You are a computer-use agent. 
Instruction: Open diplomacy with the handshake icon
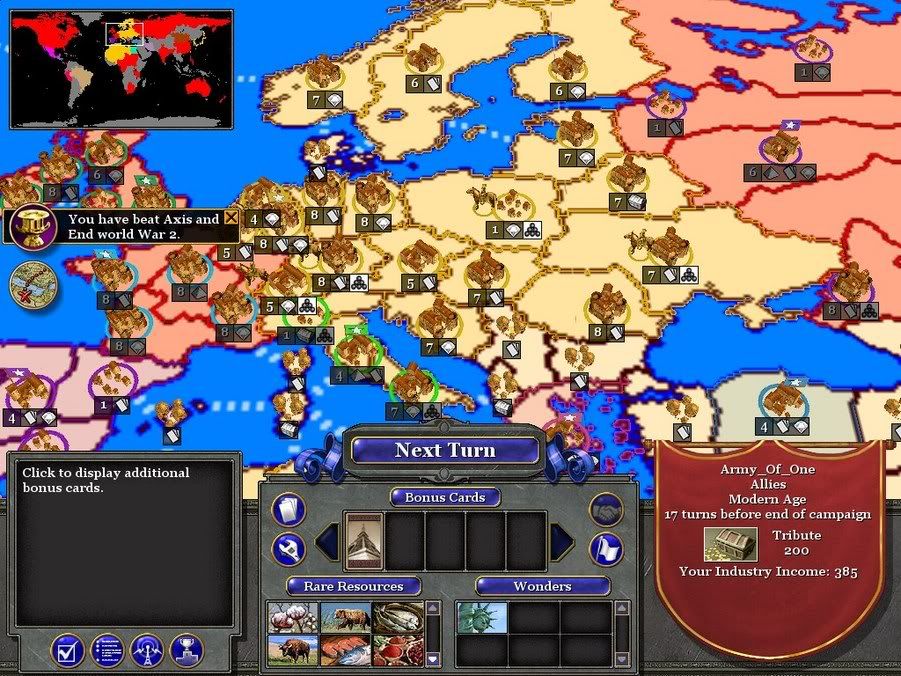tap(606, 510)
